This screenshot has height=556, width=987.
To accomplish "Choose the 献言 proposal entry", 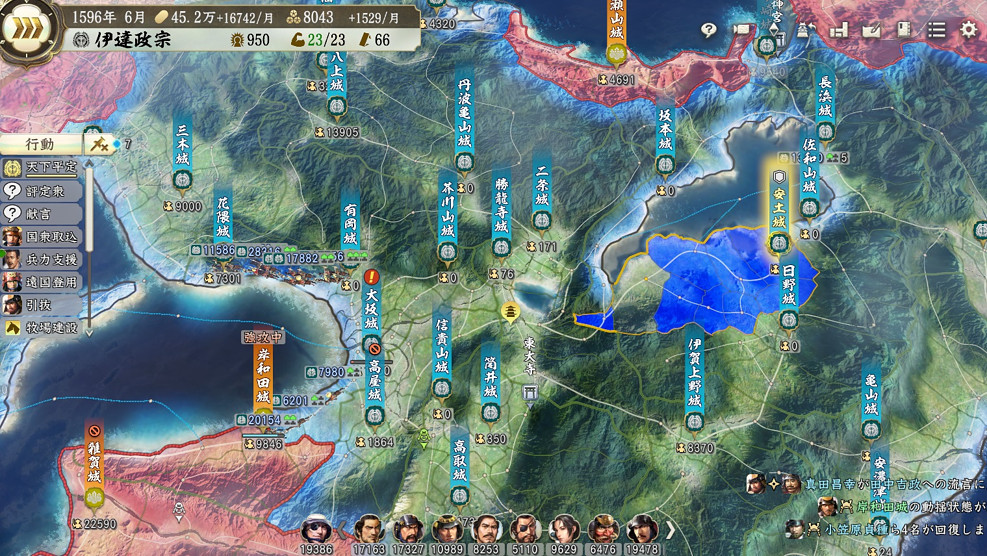I will pos(44,213).
